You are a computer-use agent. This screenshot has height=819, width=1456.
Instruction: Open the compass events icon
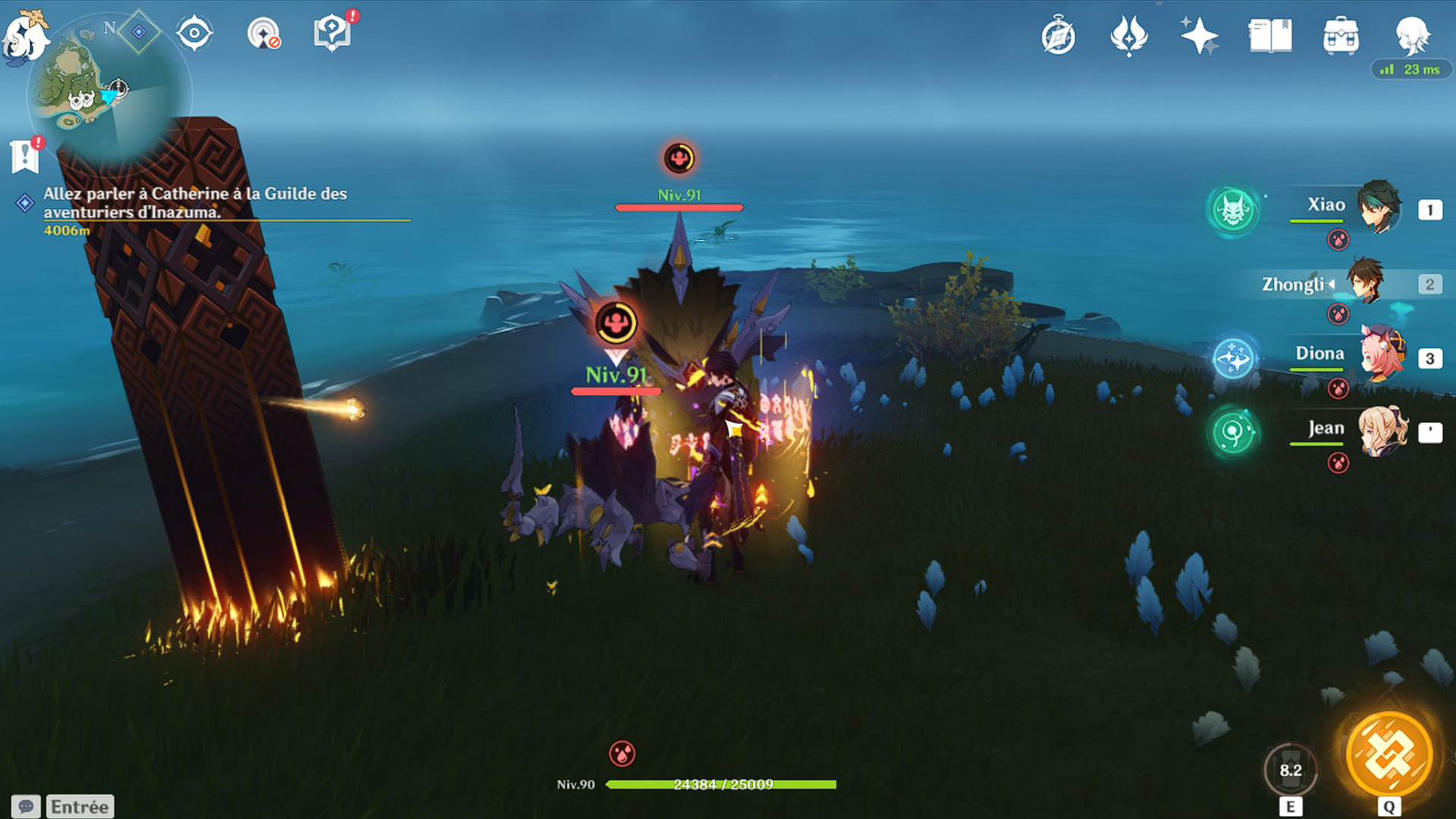(x=1059, y=36)
